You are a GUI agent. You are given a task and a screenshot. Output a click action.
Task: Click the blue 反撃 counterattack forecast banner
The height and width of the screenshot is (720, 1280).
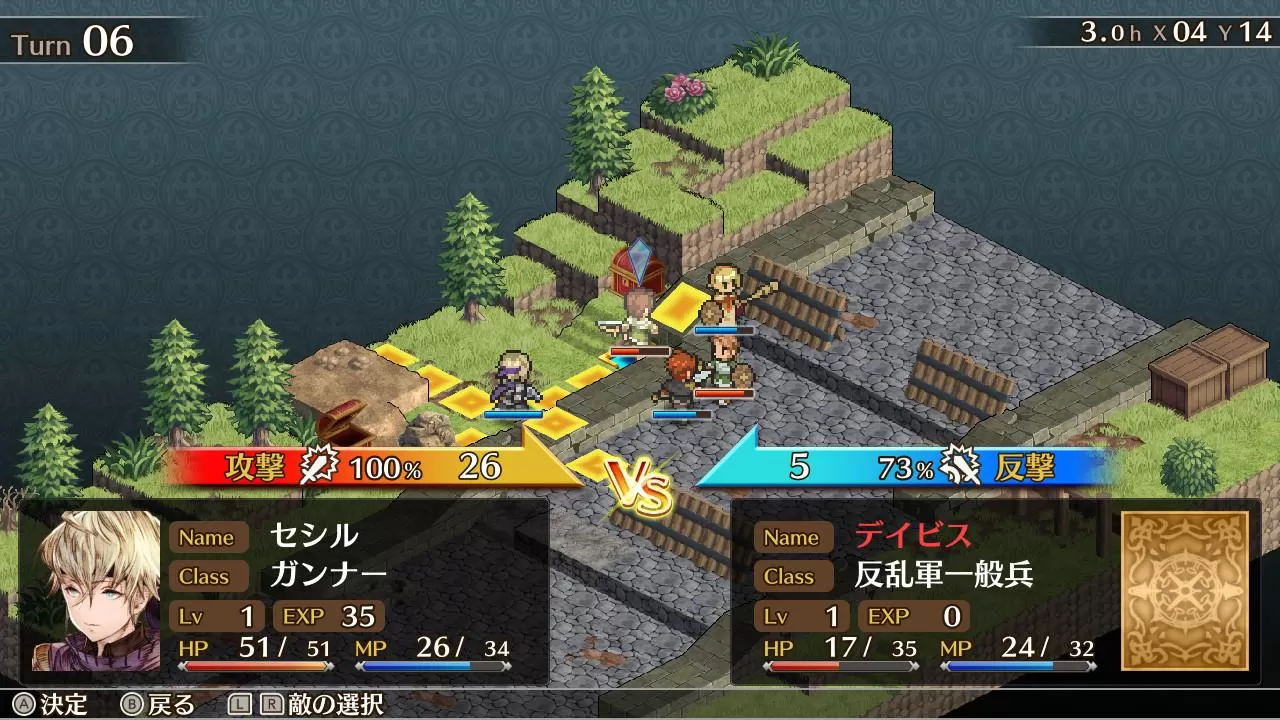(910, 467)
